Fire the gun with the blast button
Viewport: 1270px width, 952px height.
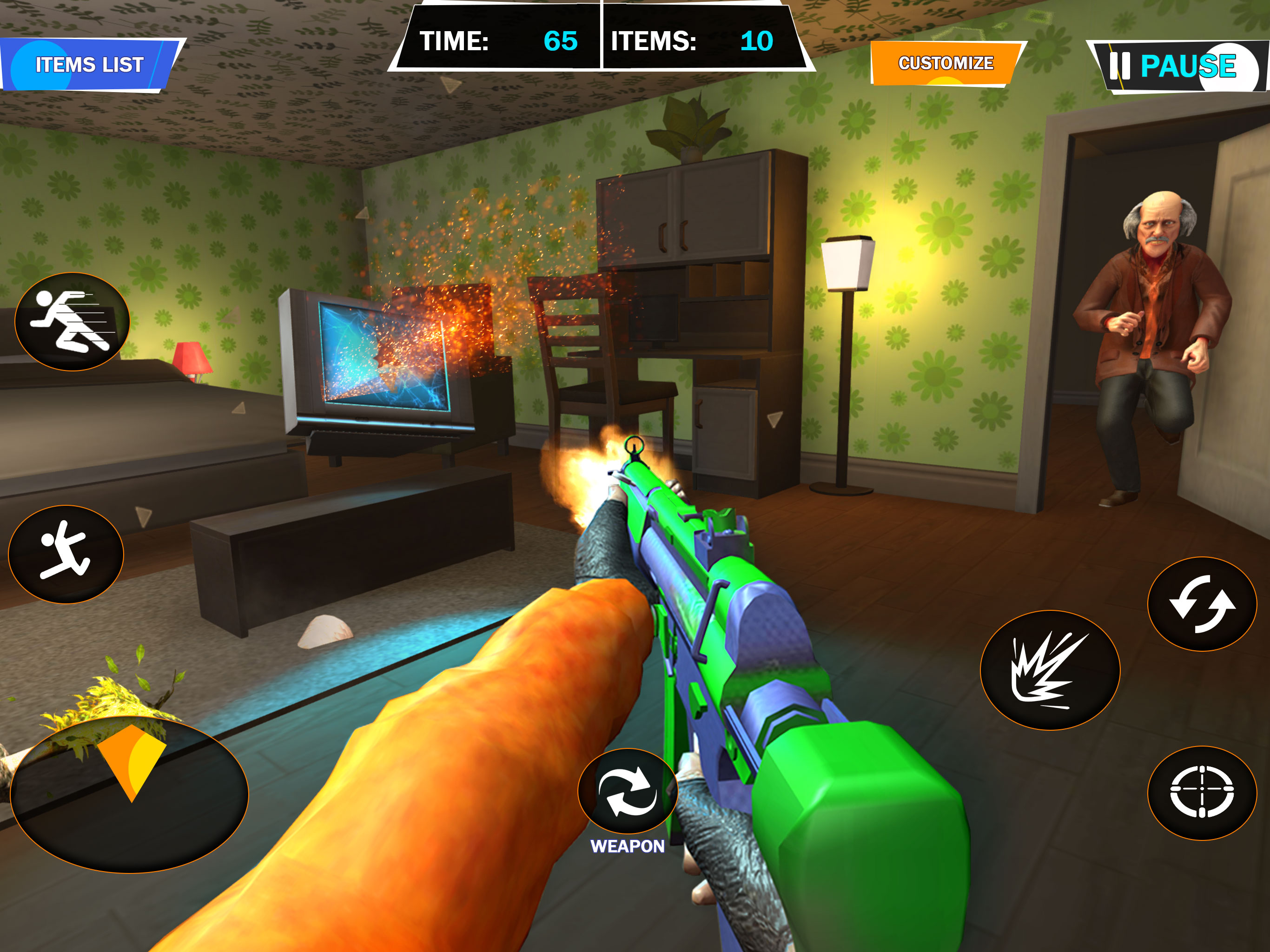[1050, 670]
